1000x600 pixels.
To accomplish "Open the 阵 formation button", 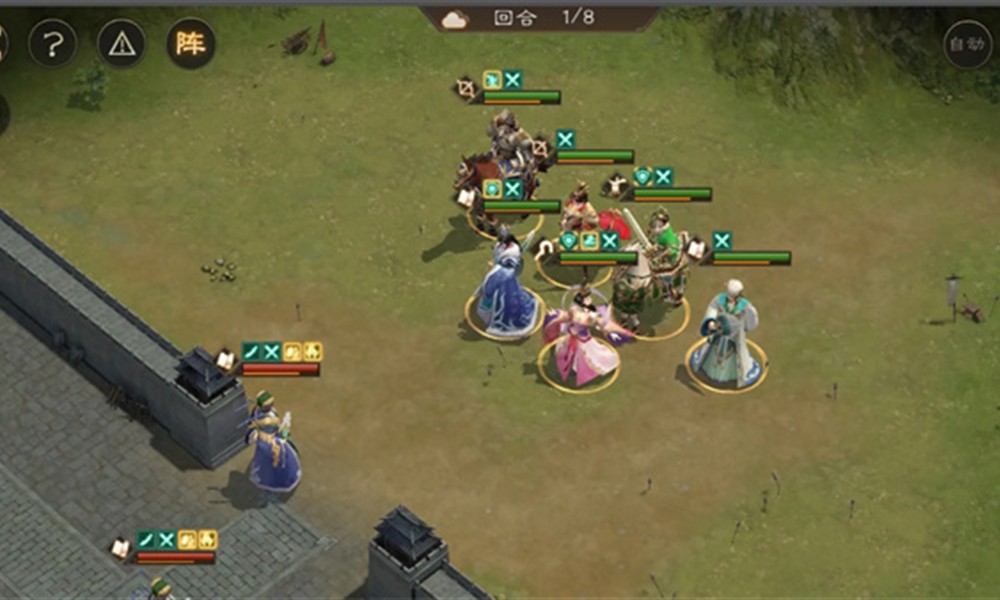I will click(x=190, y=43).
